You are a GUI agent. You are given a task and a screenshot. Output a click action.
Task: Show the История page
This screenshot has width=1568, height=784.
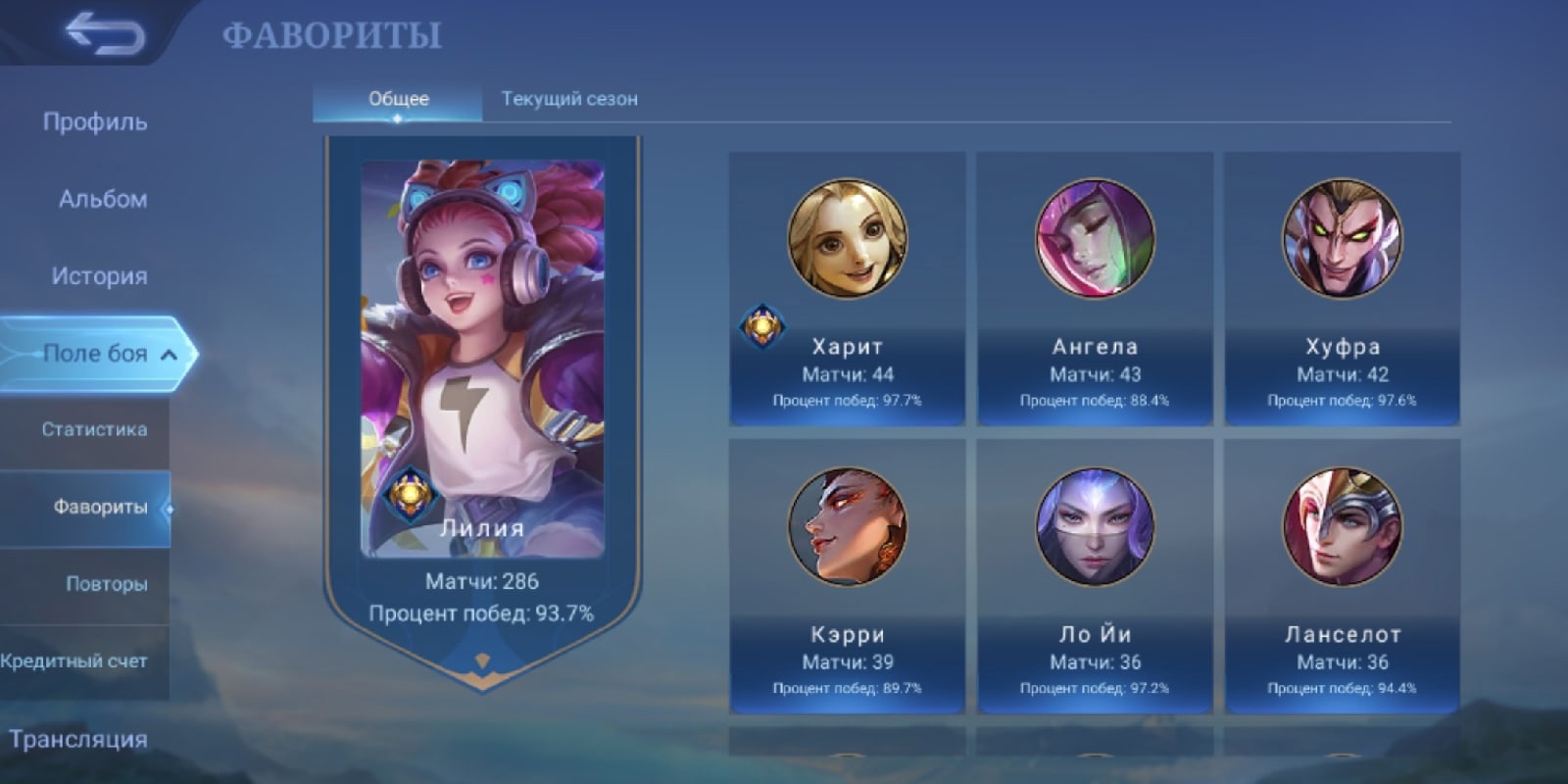pyautogui.click(x=99, y=276)
